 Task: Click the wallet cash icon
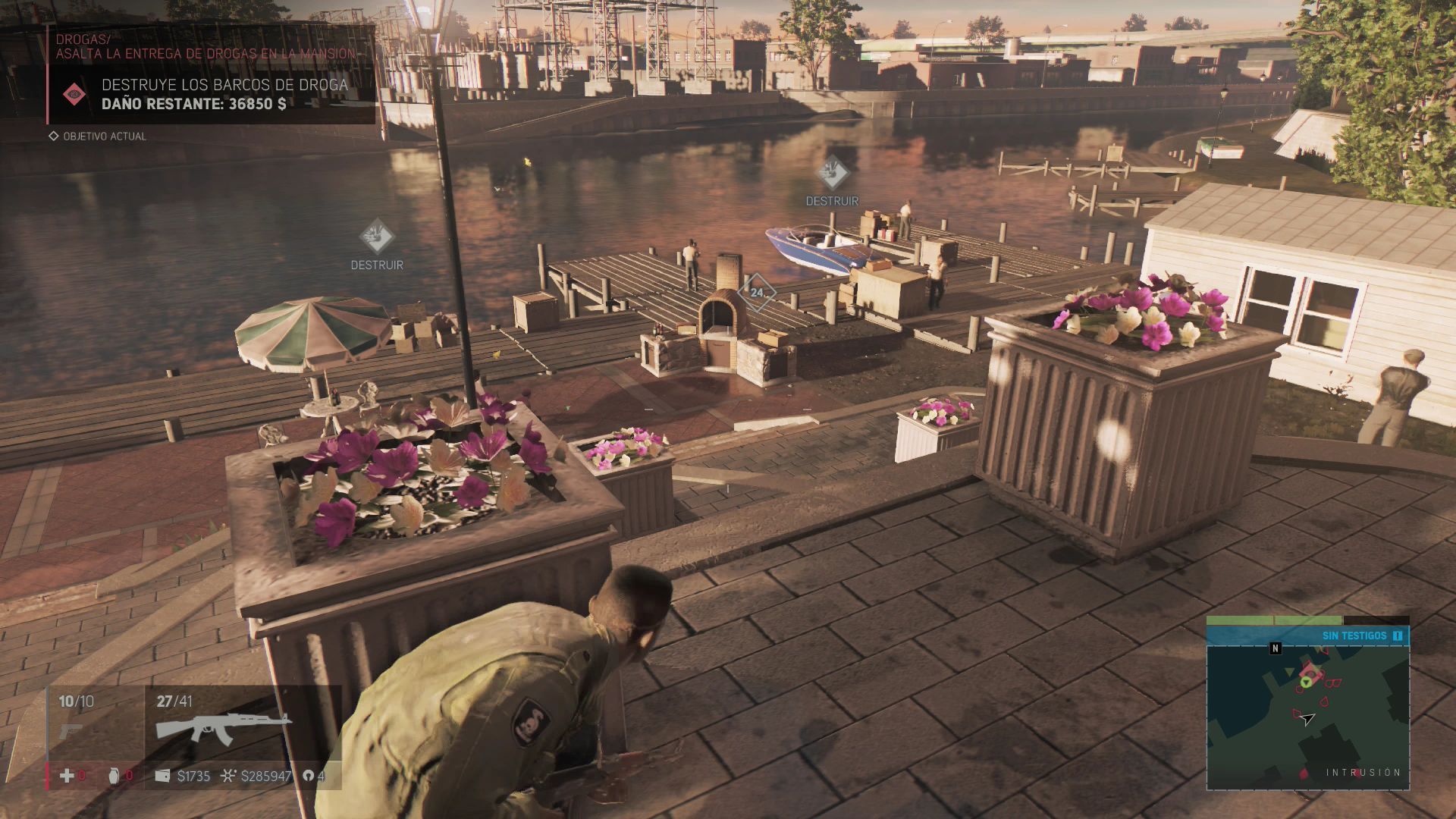pyautogui.click(x=162, y=776)
